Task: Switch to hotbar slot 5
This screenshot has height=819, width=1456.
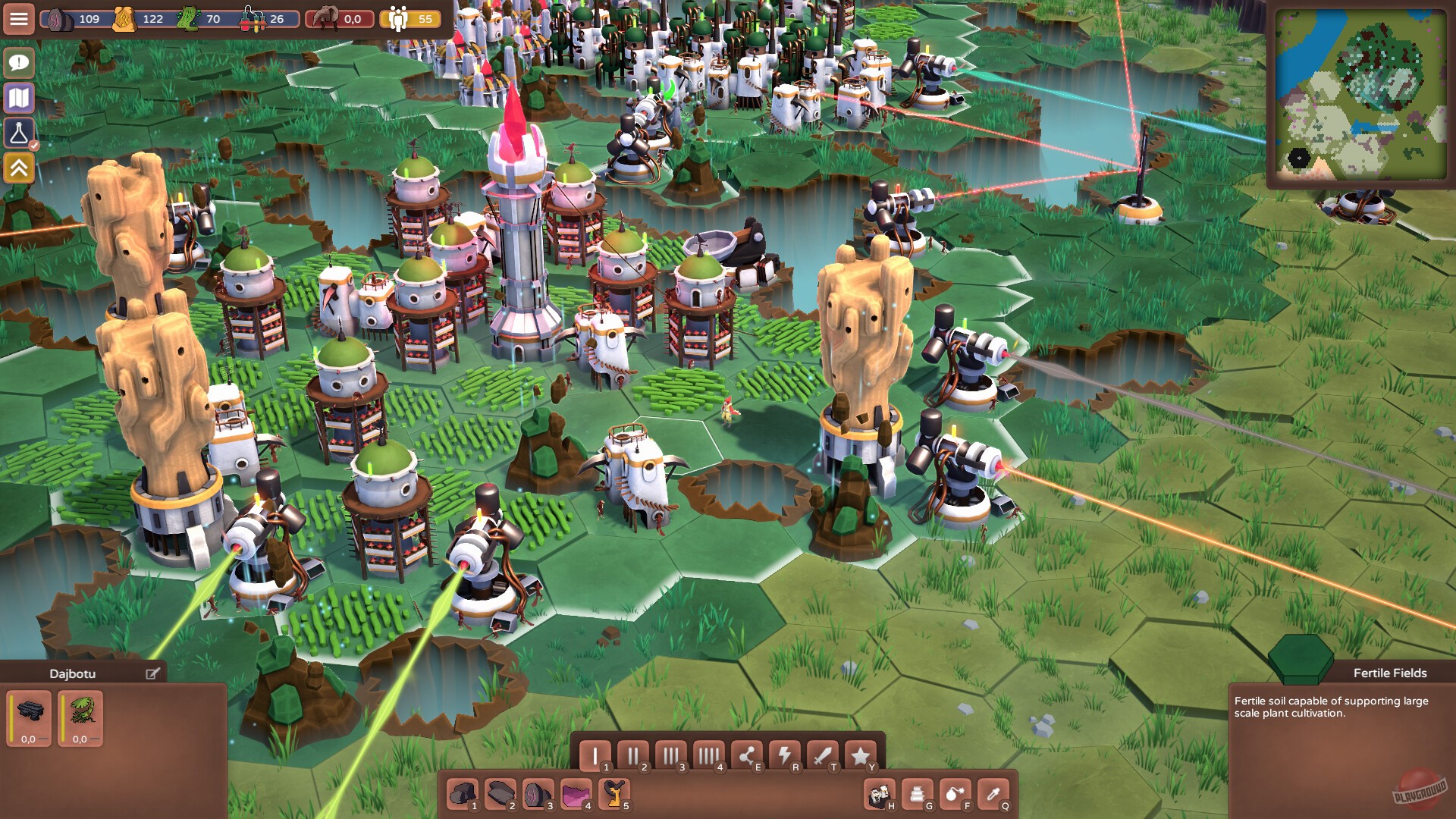Action: (x=613, y=792)
